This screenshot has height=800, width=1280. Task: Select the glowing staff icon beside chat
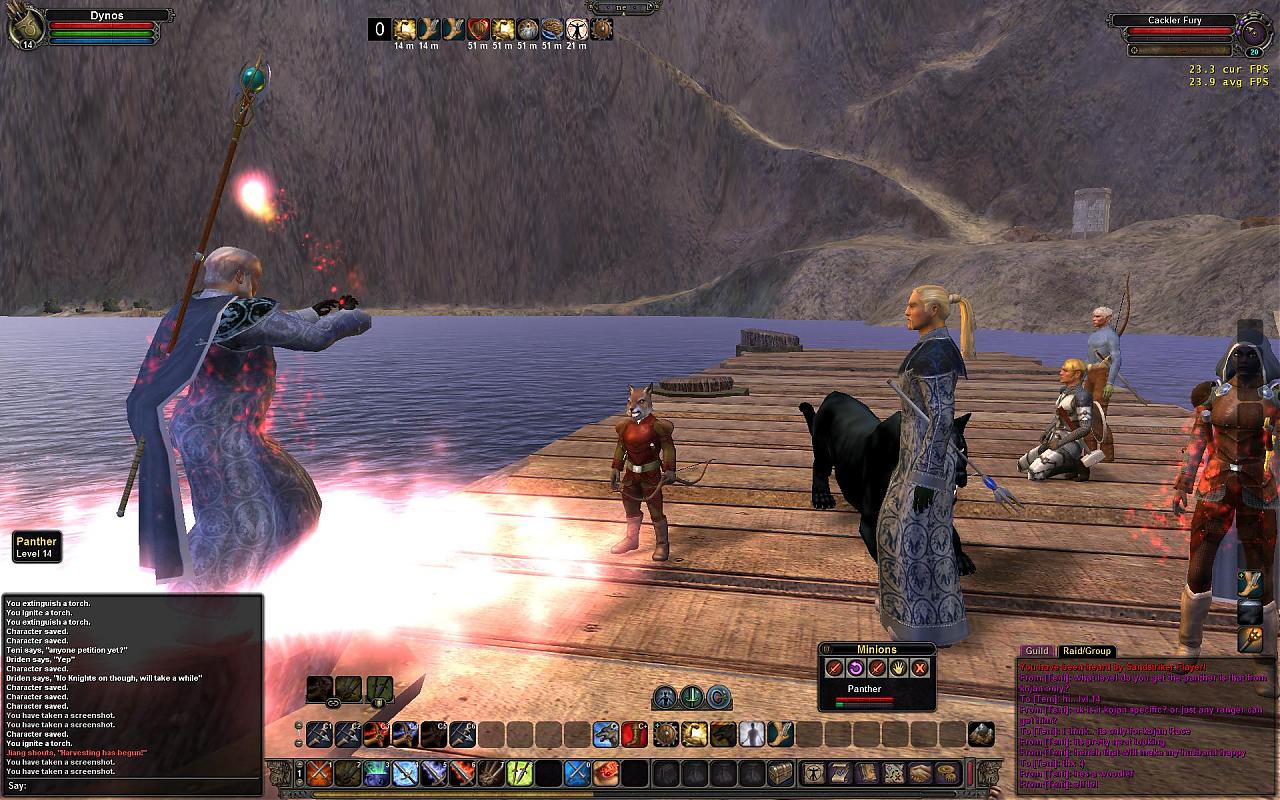pos(1250,638)
